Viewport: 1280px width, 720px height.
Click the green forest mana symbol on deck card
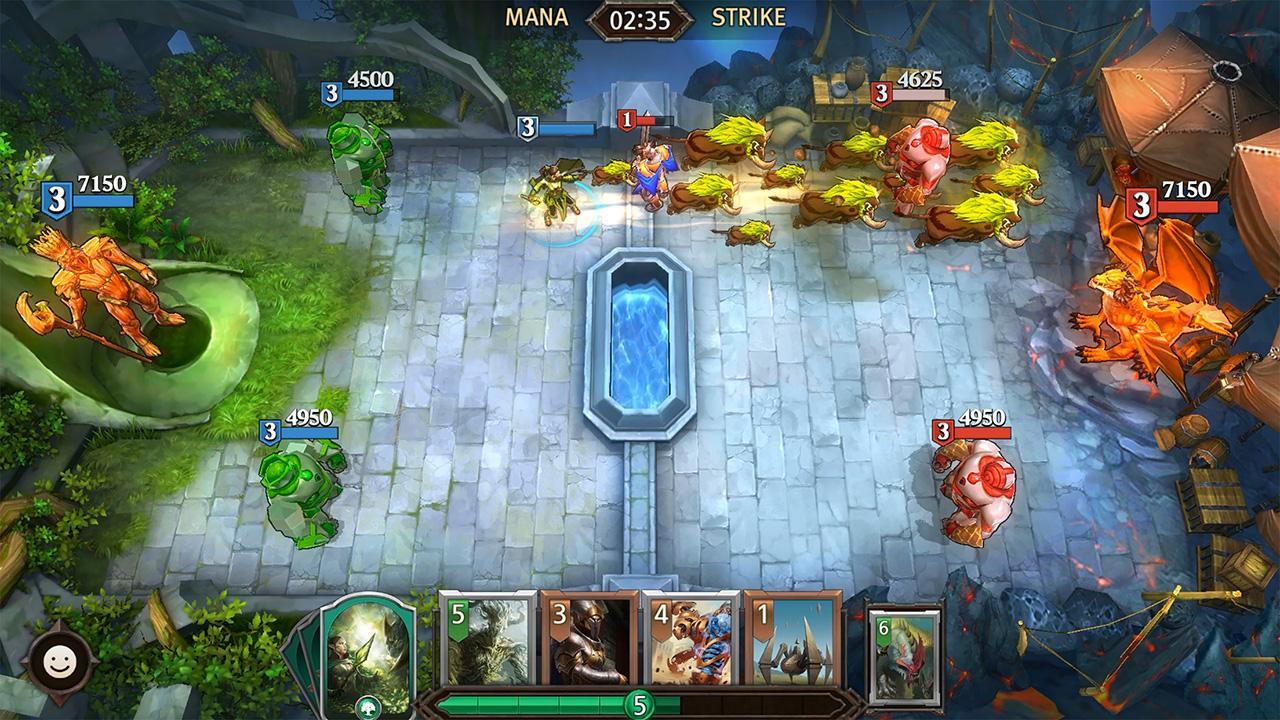point(367,704)
